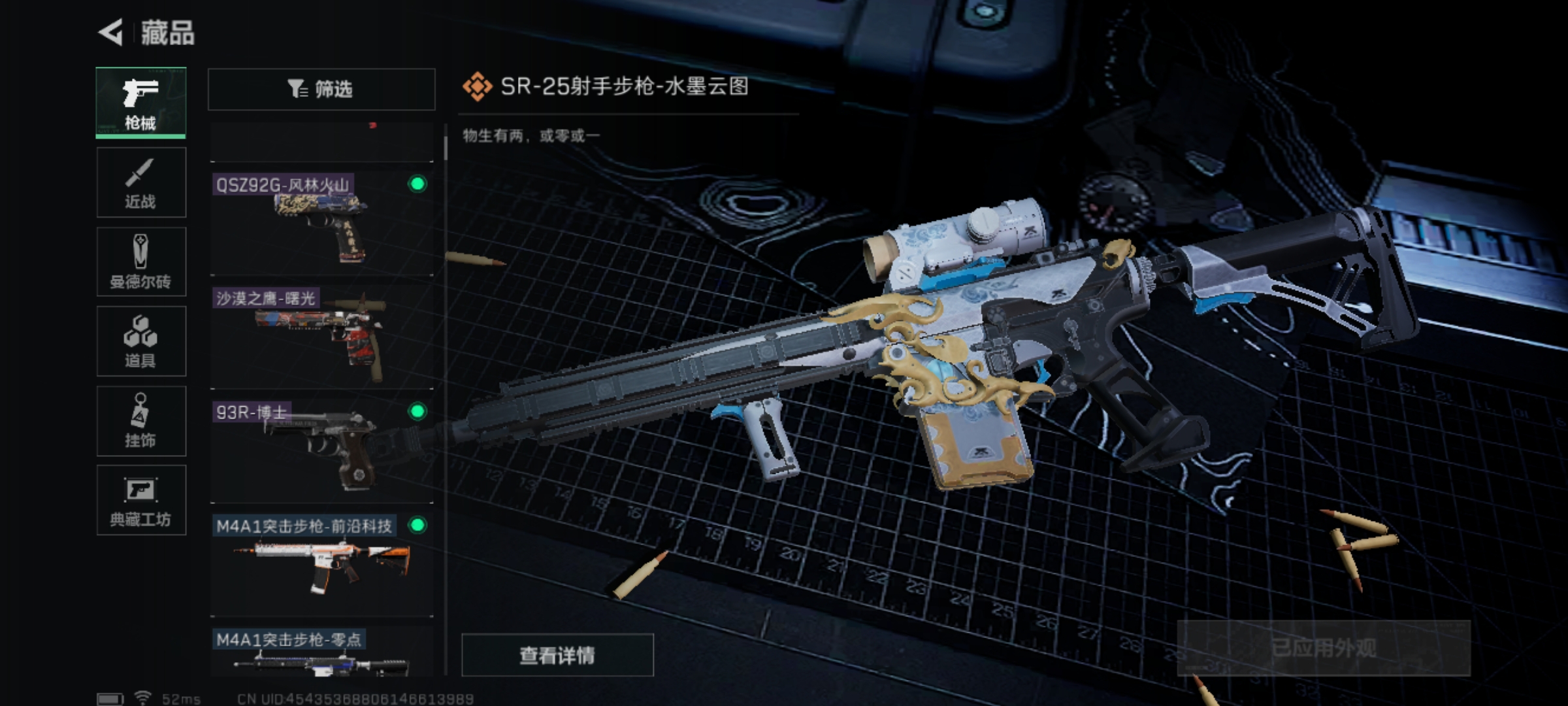Show the 道具 items category
The image size is (1568, 706).
pyautogui.click(x=141, y=341)
